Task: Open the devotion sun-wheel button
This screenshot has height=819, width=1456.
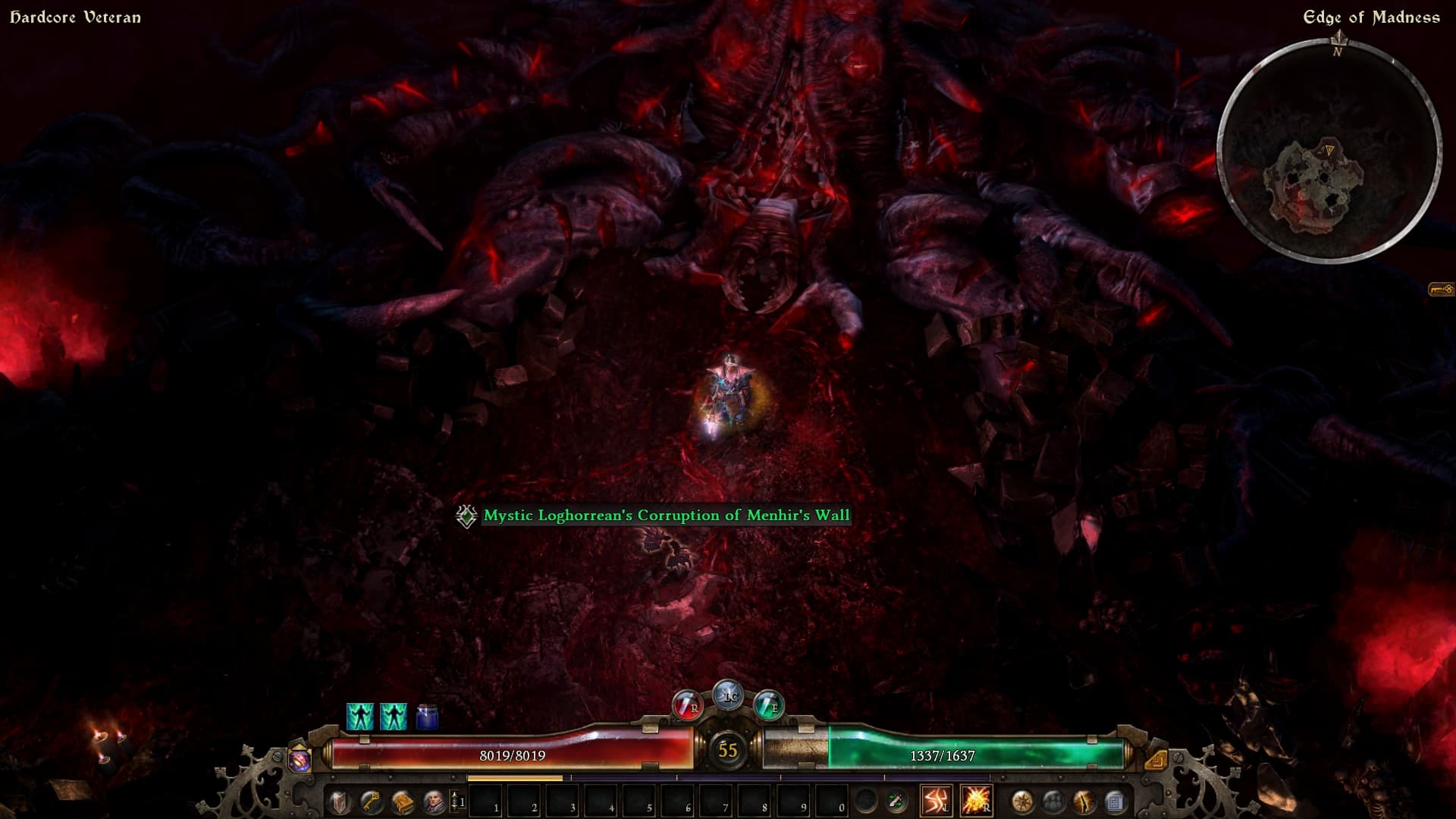Action: (1022, 802)
